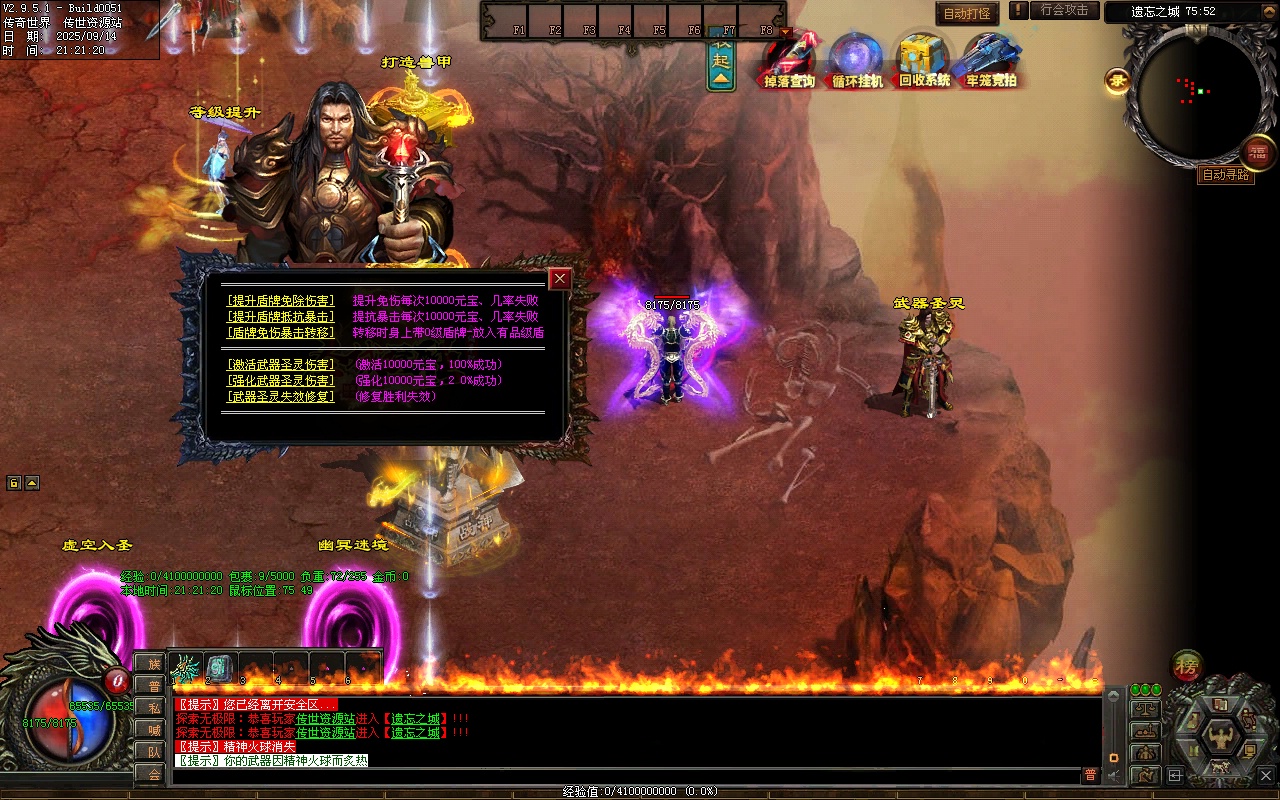1280x800 pixels.
Task: Choose 激活武器圣灵伤害 option
Action: coord(281,364)
